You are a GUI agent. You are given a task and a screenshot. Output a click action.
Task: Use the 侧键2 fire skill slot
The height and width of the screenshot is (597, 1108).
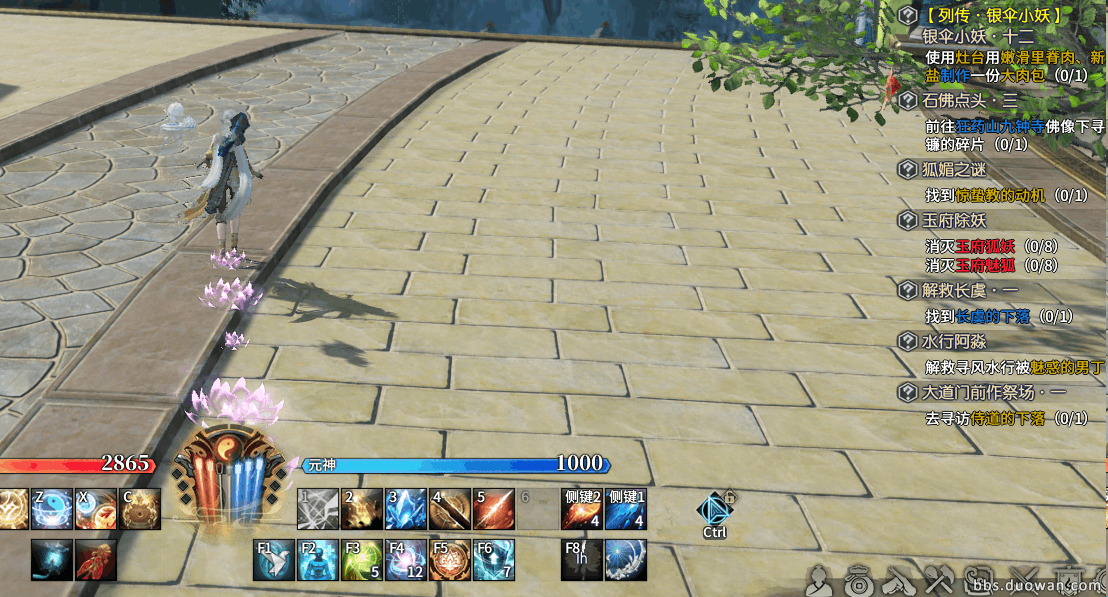(581, 509)
